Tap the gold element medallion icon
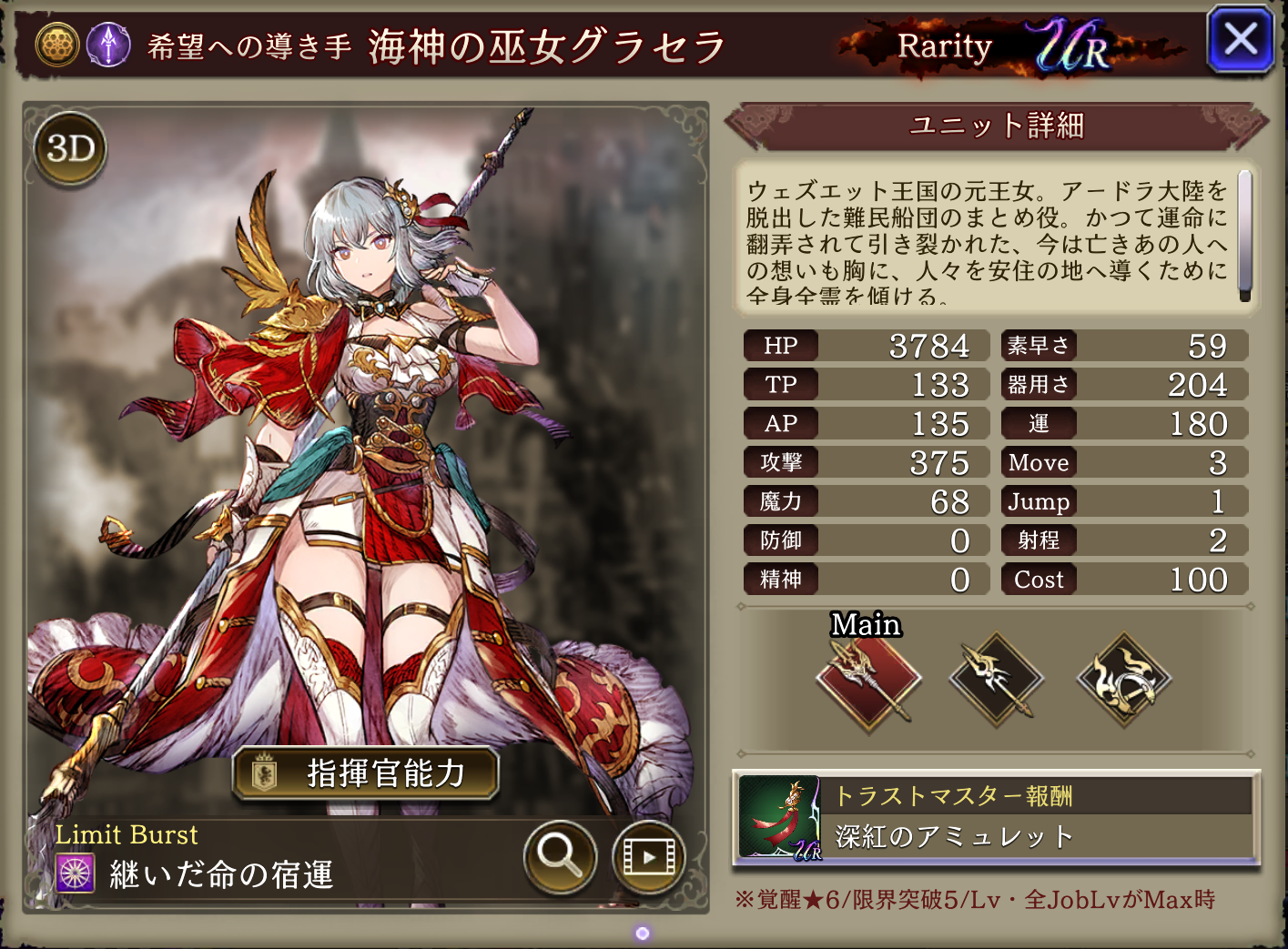This screenshot has height=949, width=1288. point(57,45)
